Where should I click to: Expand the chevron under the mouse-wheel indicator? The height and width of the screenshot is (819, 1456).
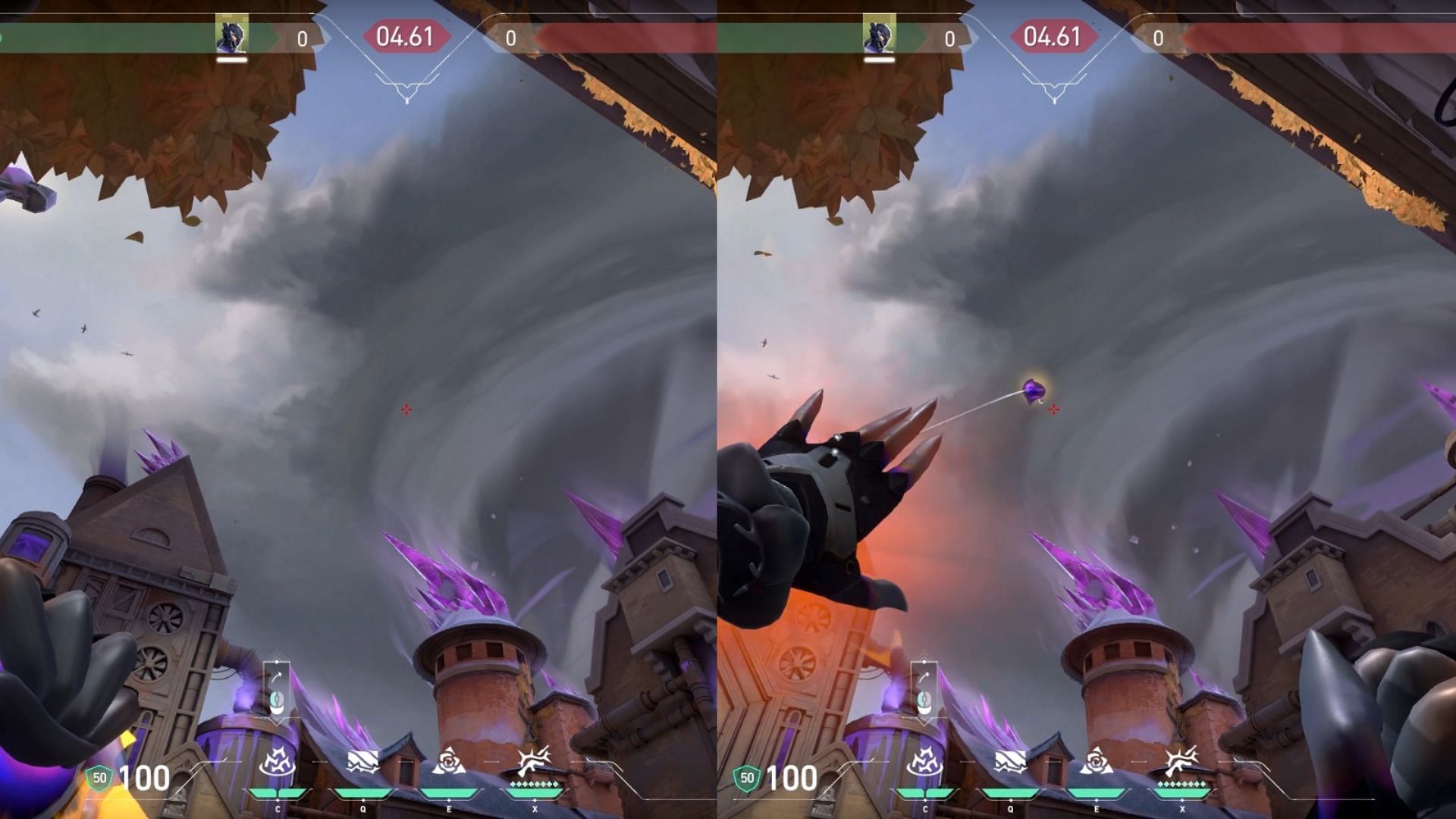pos(276,723)
